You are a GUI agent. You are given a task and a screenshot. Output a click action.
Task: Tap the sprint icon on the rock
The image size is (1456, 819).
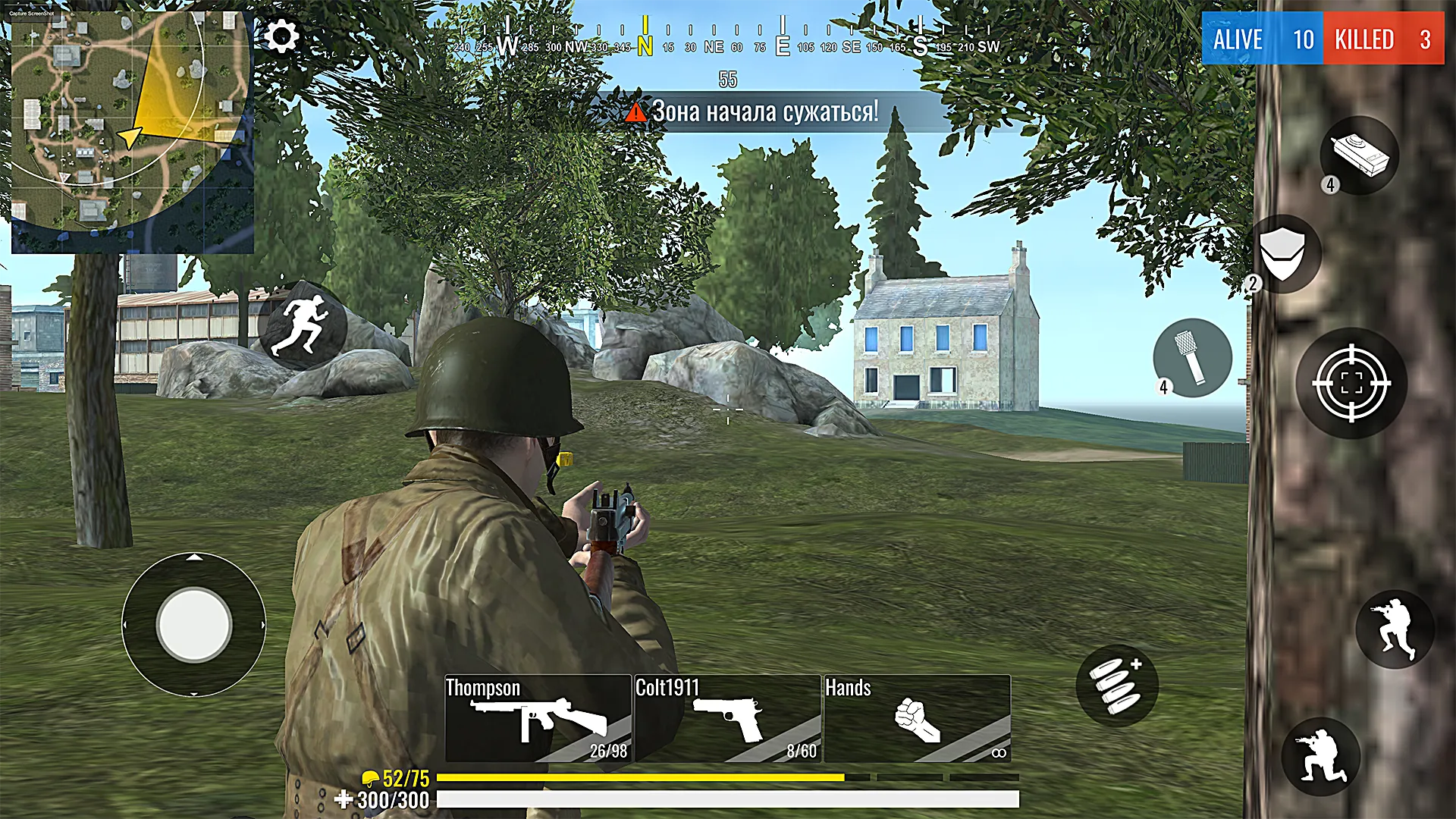pyautogui.click(x=303, y=326)
